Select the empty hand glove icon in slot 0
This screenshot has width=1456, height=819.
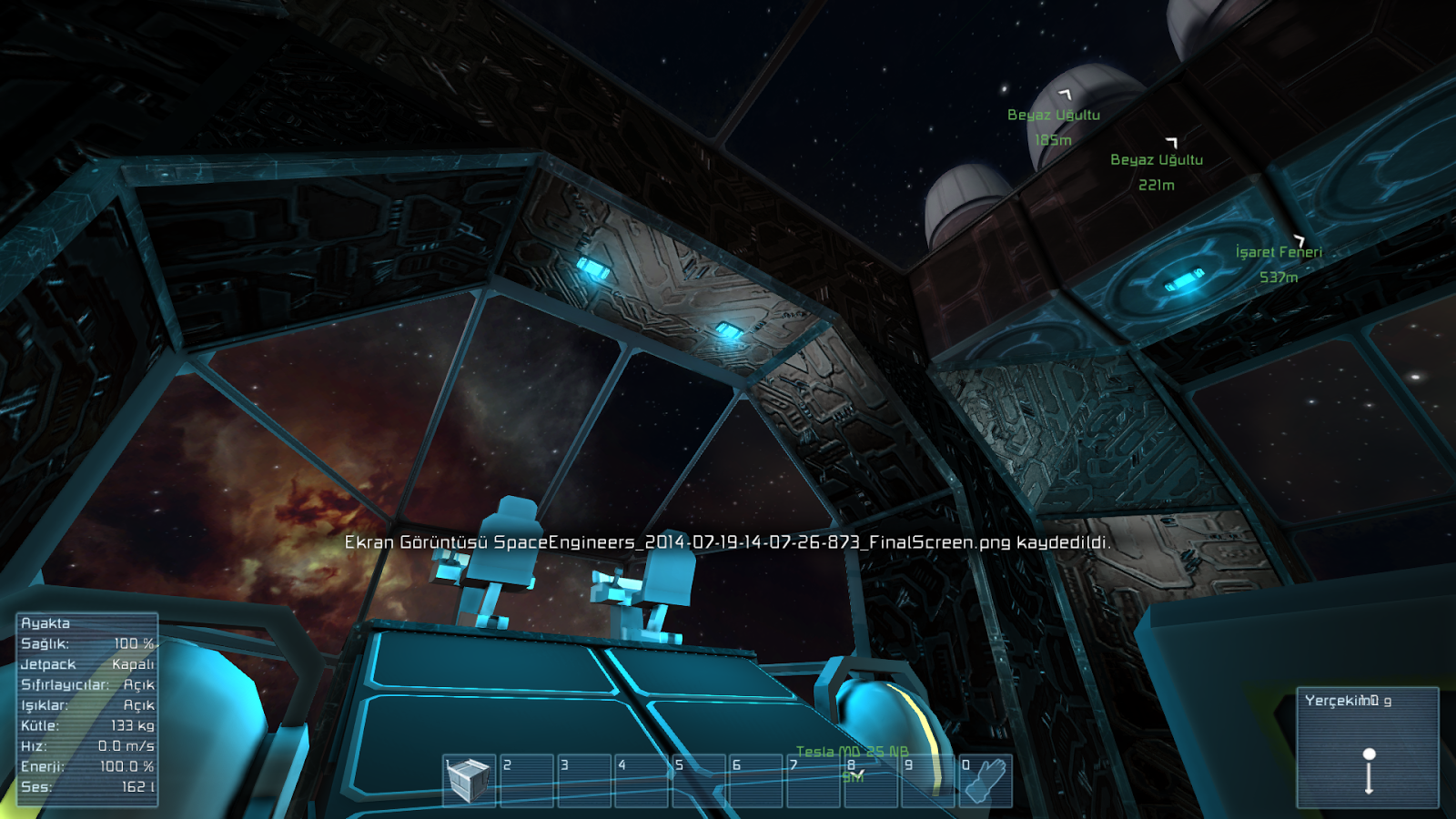pos(986,780)
